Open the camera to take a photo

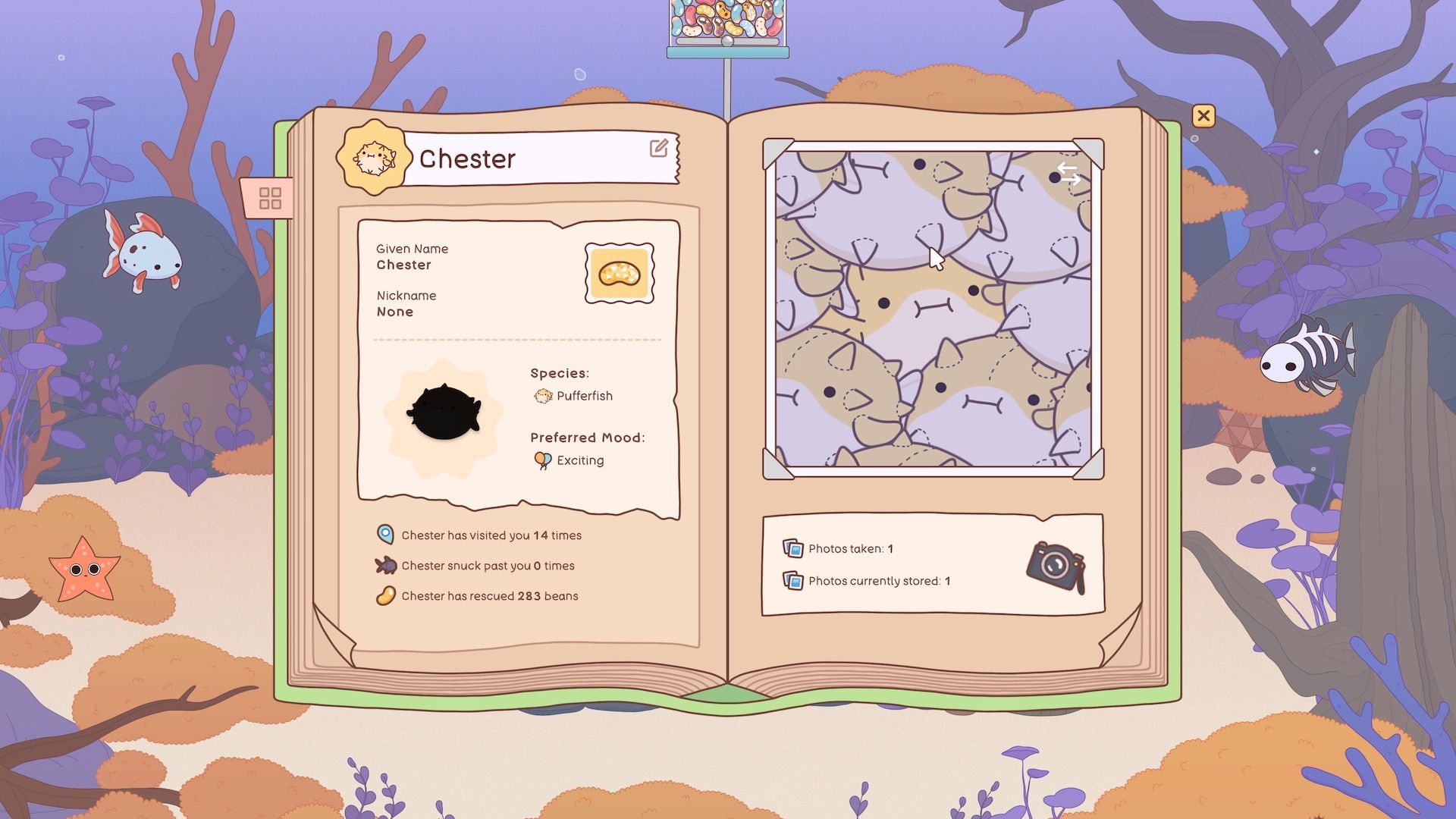click(x=1056, y=566)
